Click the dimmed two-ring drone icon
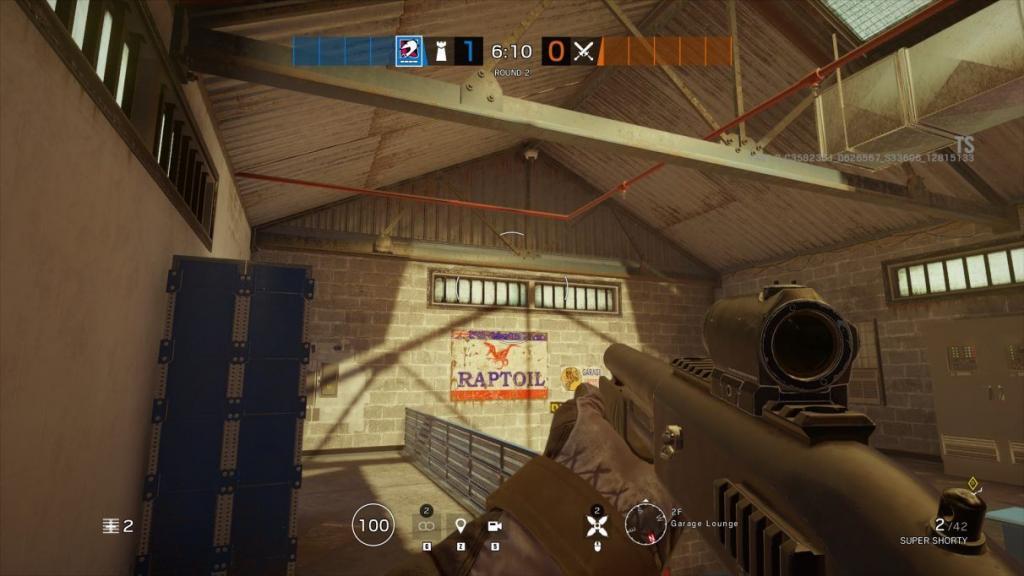 [x=426, y=525]
